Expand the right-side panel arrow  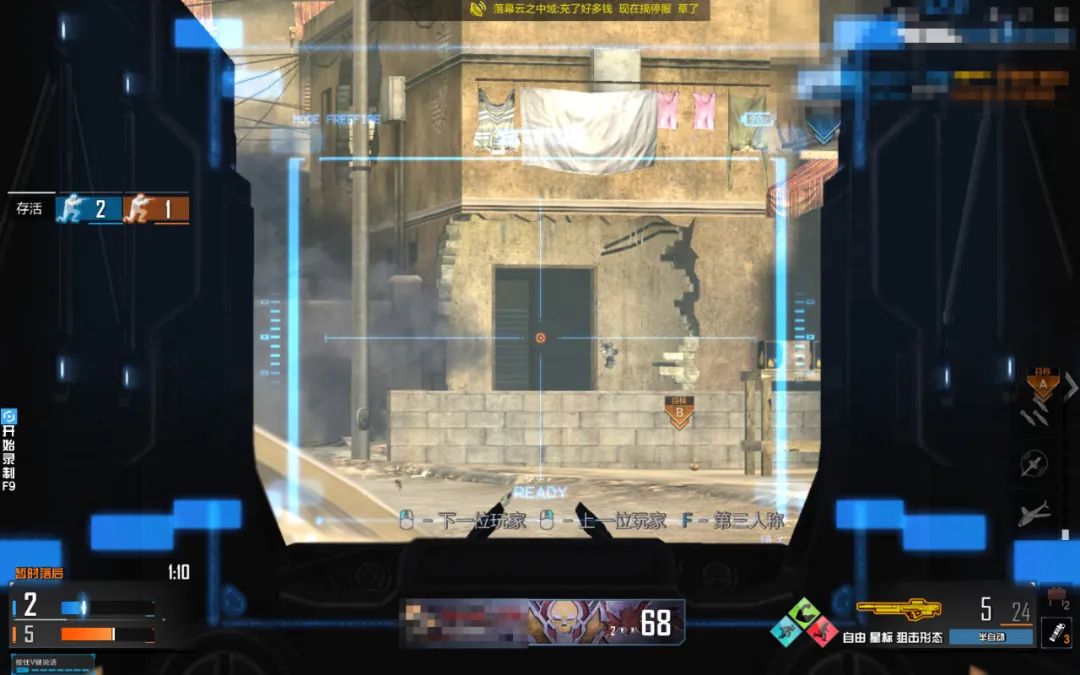[x=1071, y=385]
